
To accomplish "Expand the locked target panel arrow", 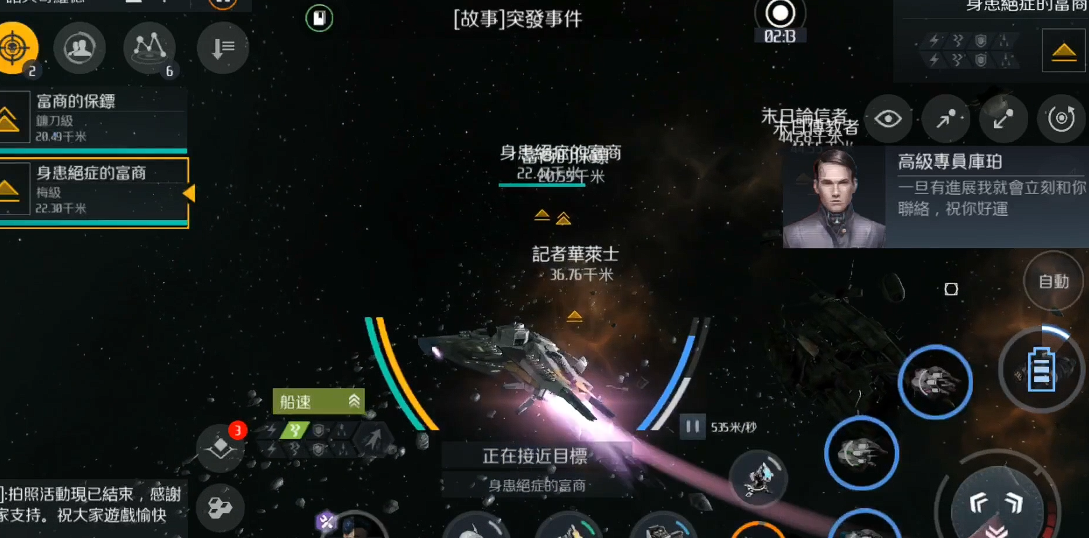I will (1063, 50).
